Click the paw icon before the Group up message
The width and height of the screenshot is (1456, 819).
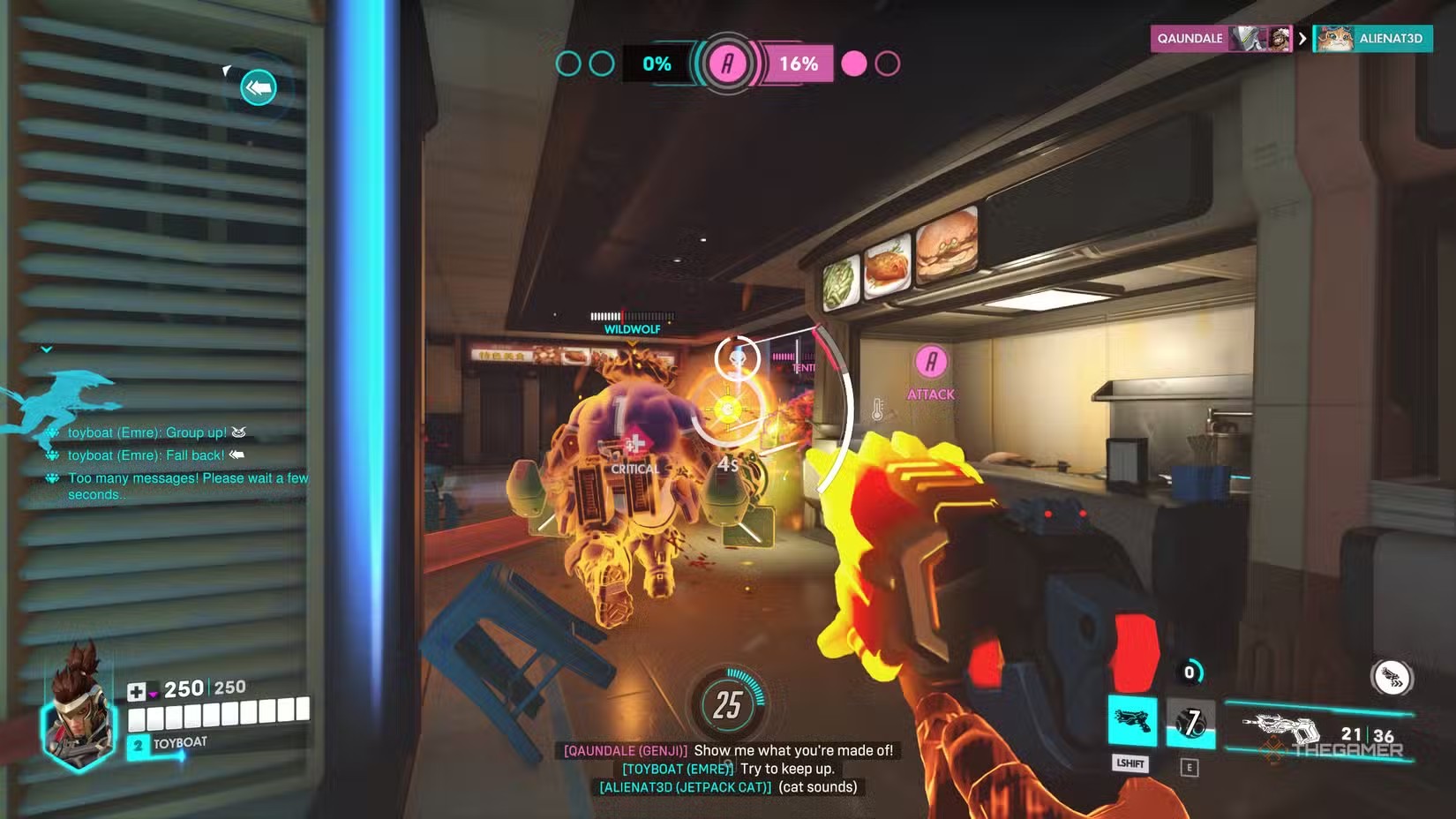click(x=52, y=433)
